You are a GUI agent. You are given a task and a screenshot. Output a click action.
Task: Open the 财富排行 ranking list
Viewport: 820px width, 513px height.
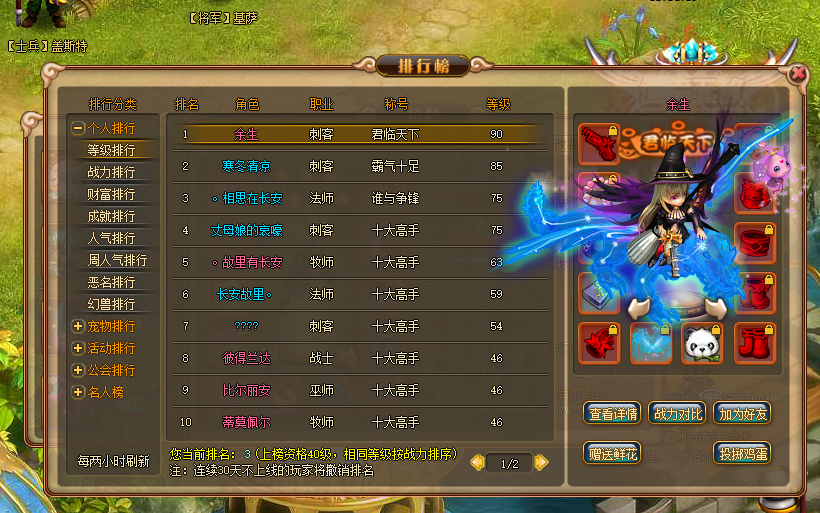tap(111, 194)
